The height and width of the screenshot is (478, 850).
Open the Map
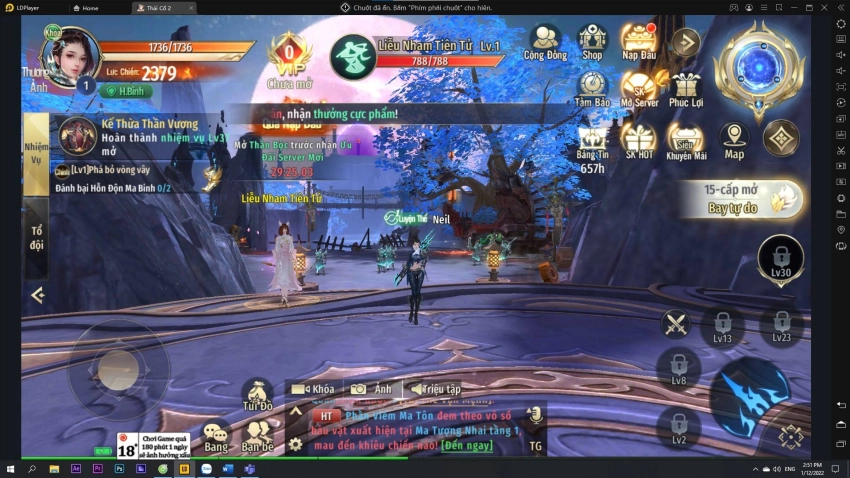tap(734, 140)
